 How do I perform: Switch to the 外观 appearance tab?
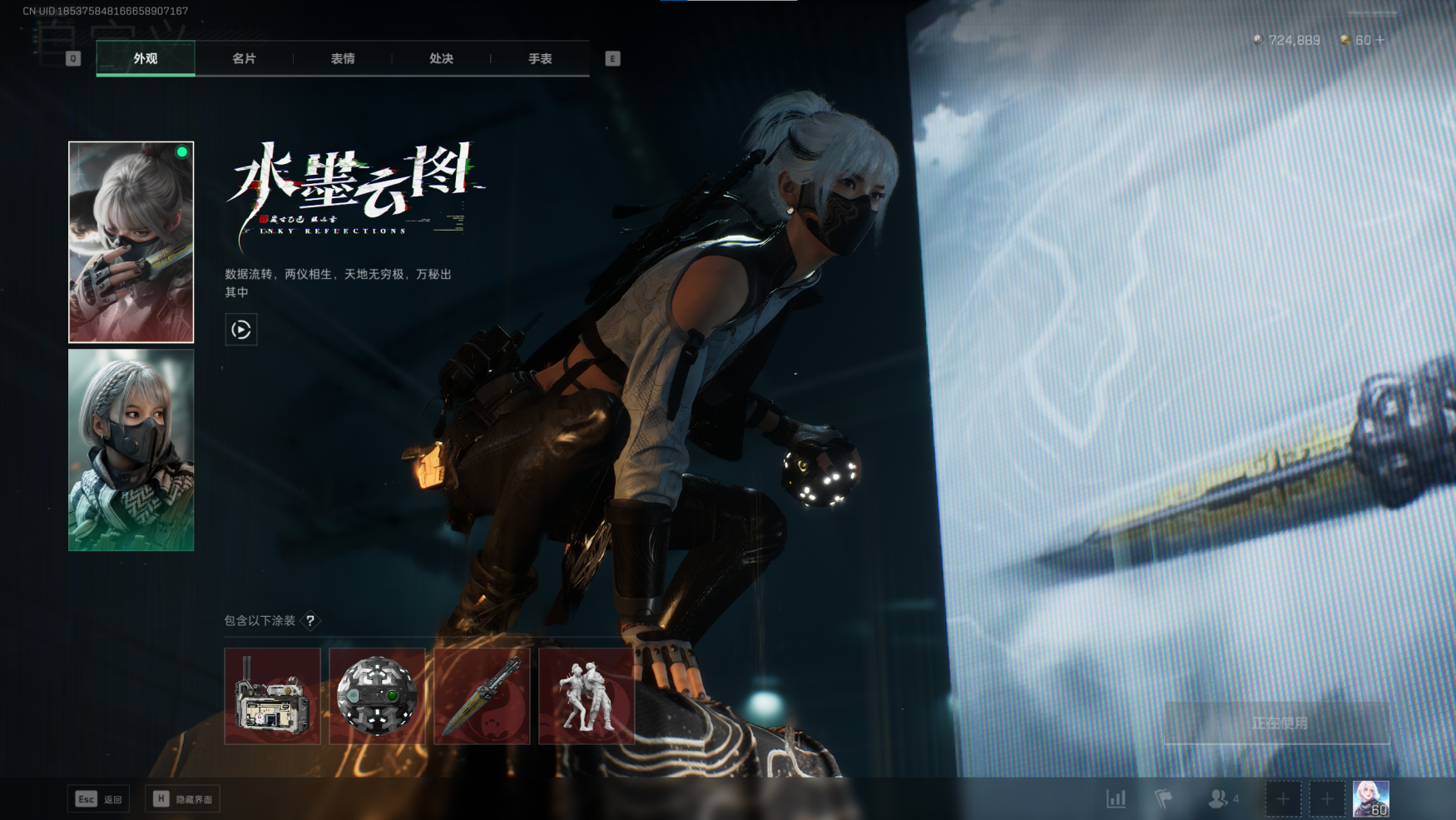tap(146, 58)
